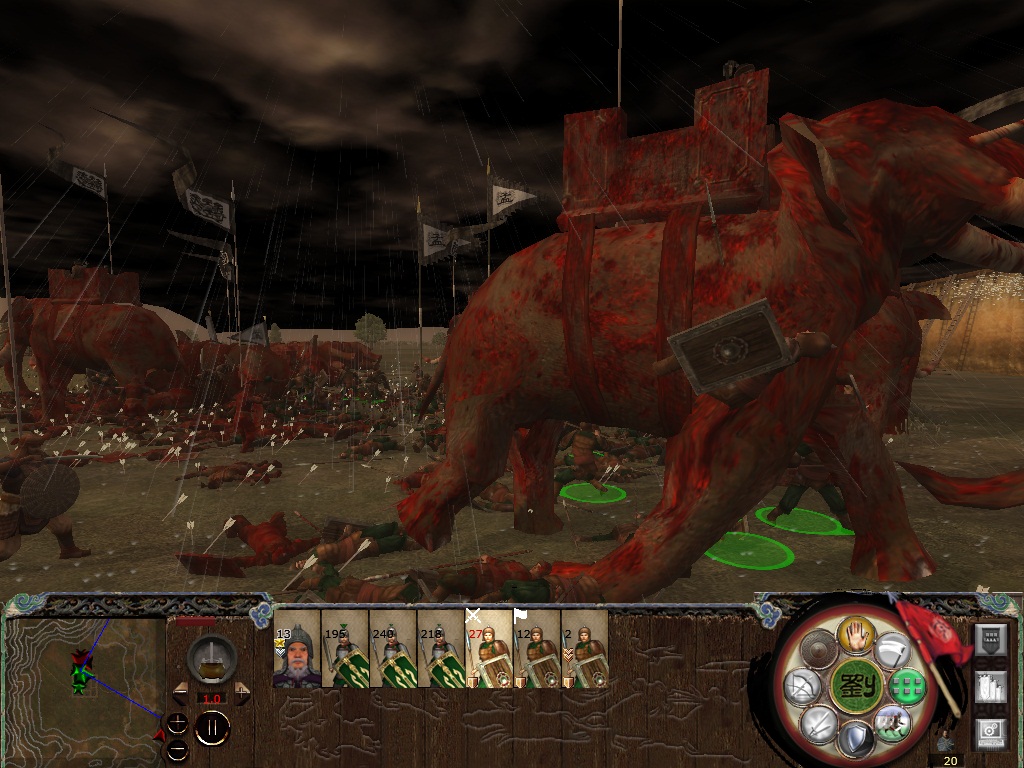Toggle fire at will bow icon
Screen dimensions: 1024x768
point(803,687)
